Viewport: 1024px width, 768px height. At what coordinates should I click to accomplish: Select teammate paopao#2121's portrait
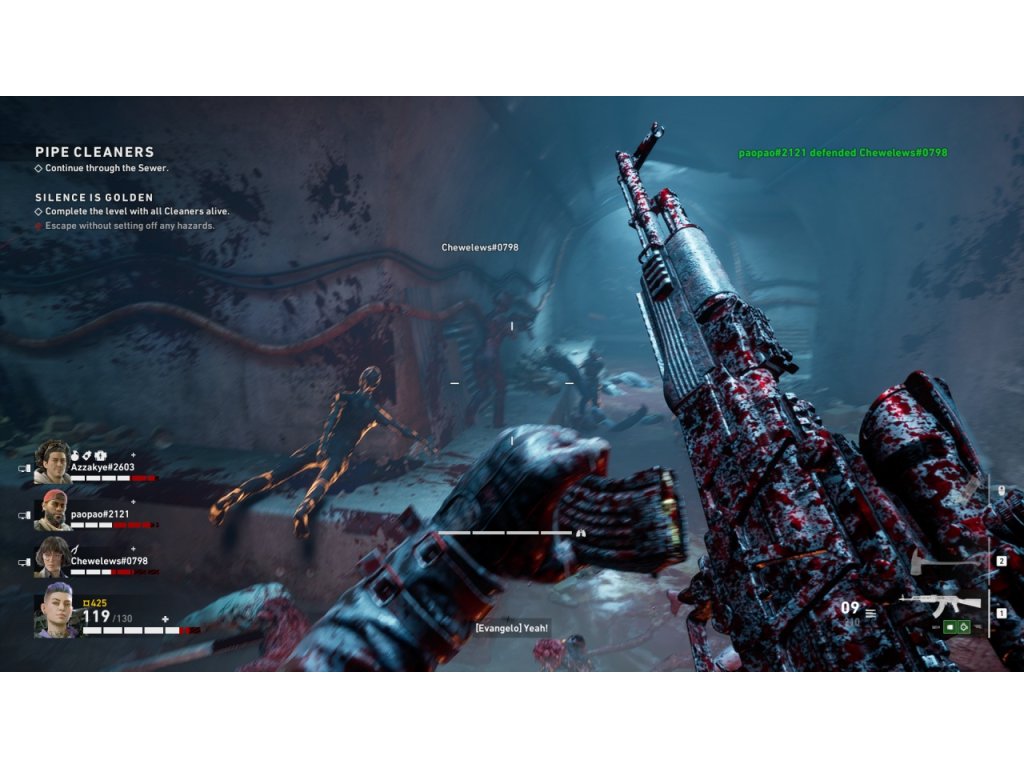52,510
